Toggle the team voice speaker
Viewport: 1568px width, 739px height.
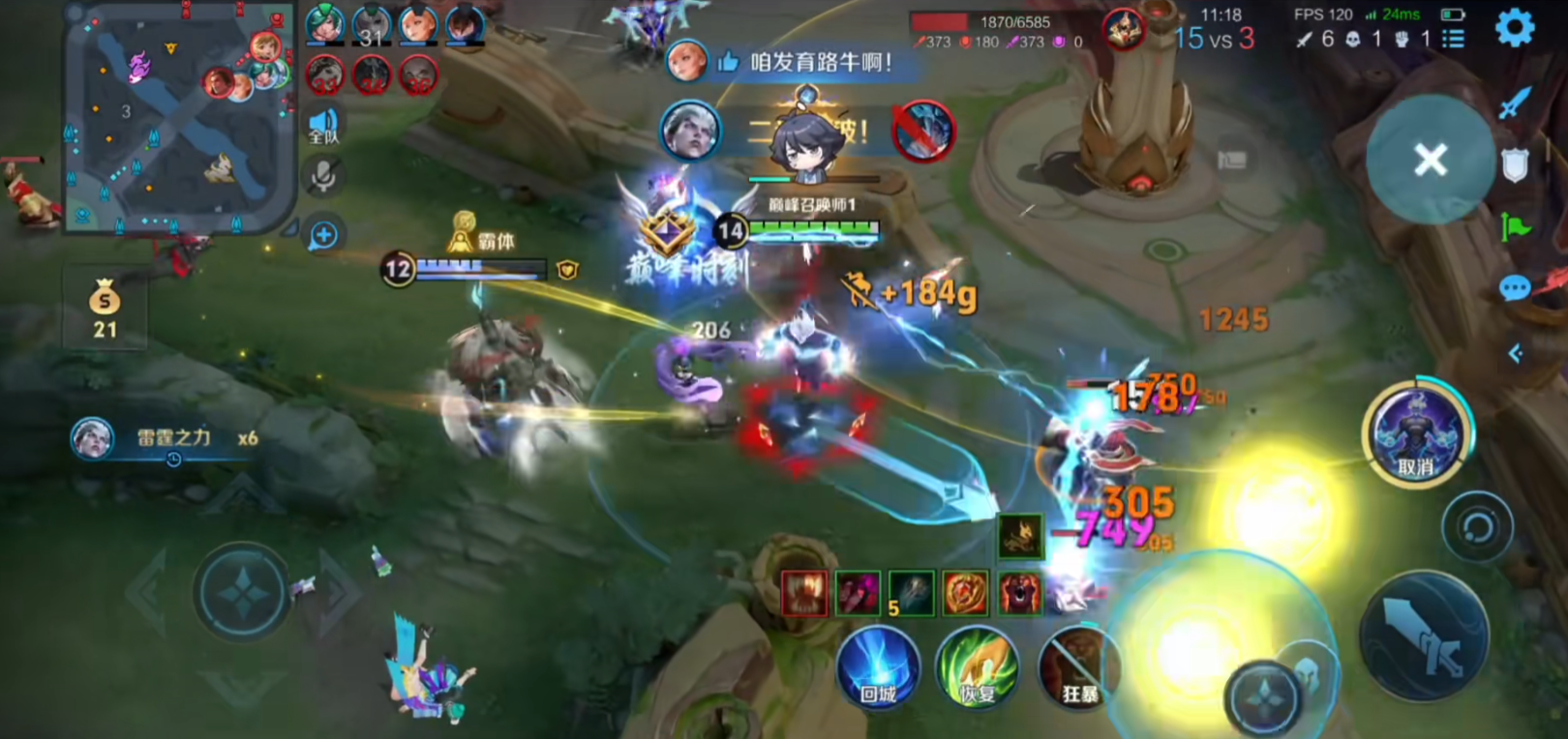323,126
